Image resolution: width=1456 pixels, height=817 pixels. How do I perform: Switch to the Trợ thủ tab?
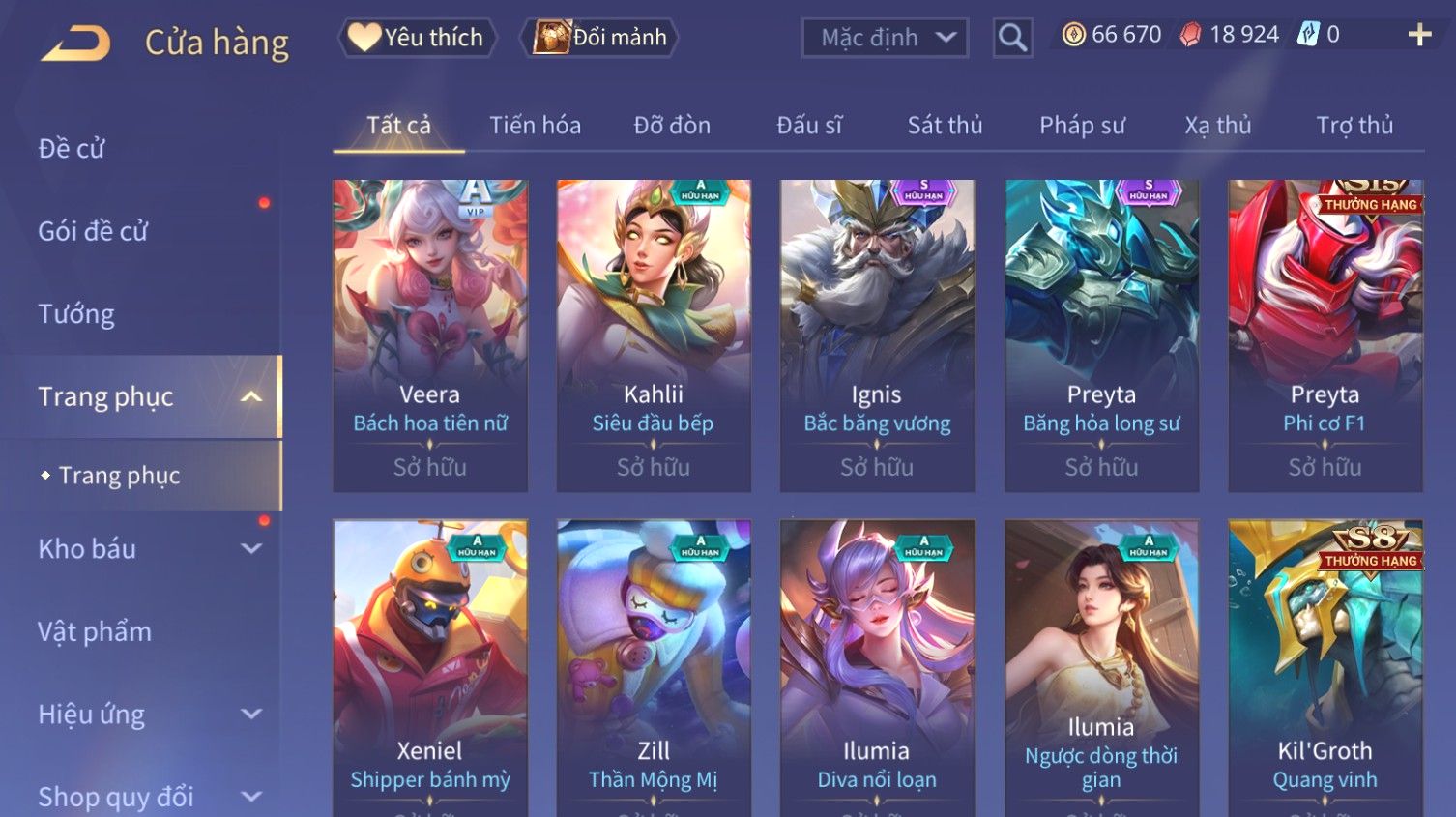point(1354,126)
